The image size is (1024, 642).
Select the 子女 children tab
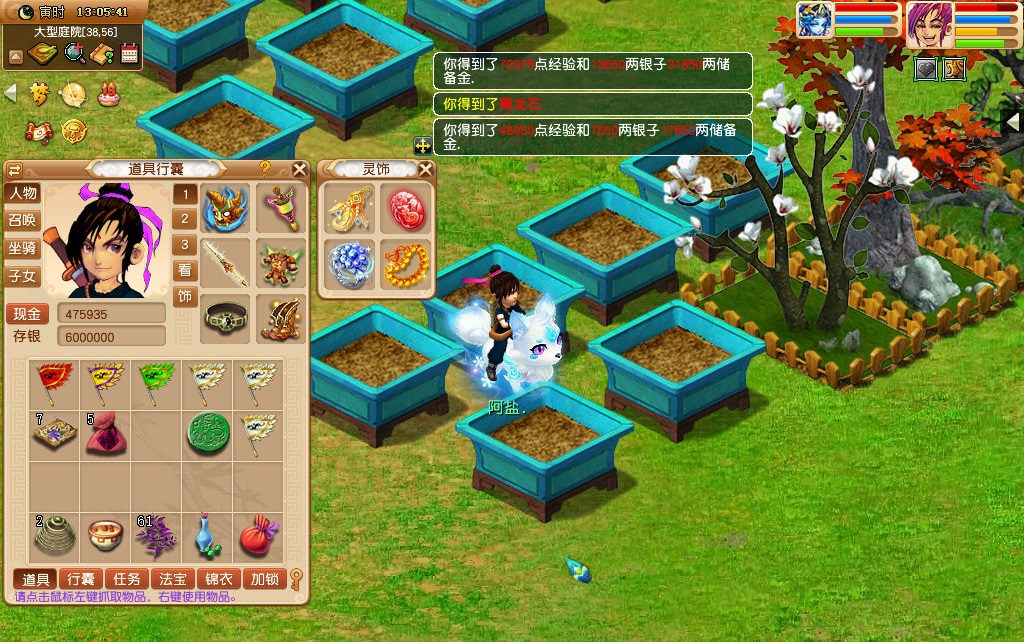pyautogui.click(x=22, y=276)
